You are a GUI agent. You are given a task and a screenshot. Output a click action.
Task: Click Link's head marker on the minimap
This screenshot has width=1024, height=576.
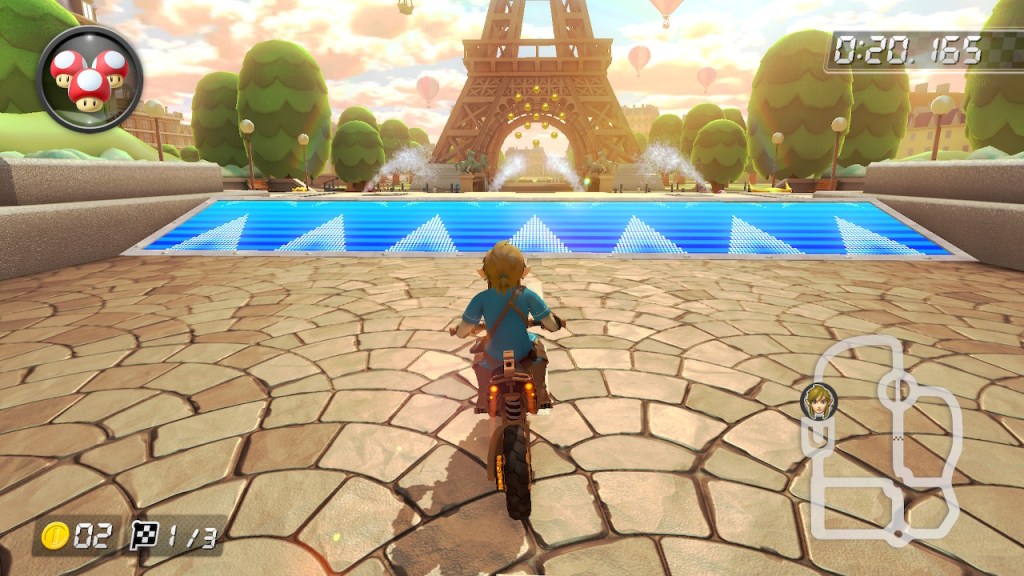pos(818,400)
